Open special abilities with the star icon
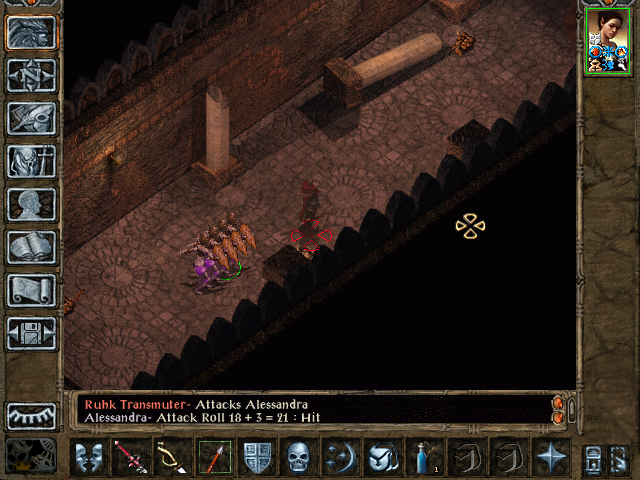Image resolution: width=640 pixels, height=480 pixels. 549,457
